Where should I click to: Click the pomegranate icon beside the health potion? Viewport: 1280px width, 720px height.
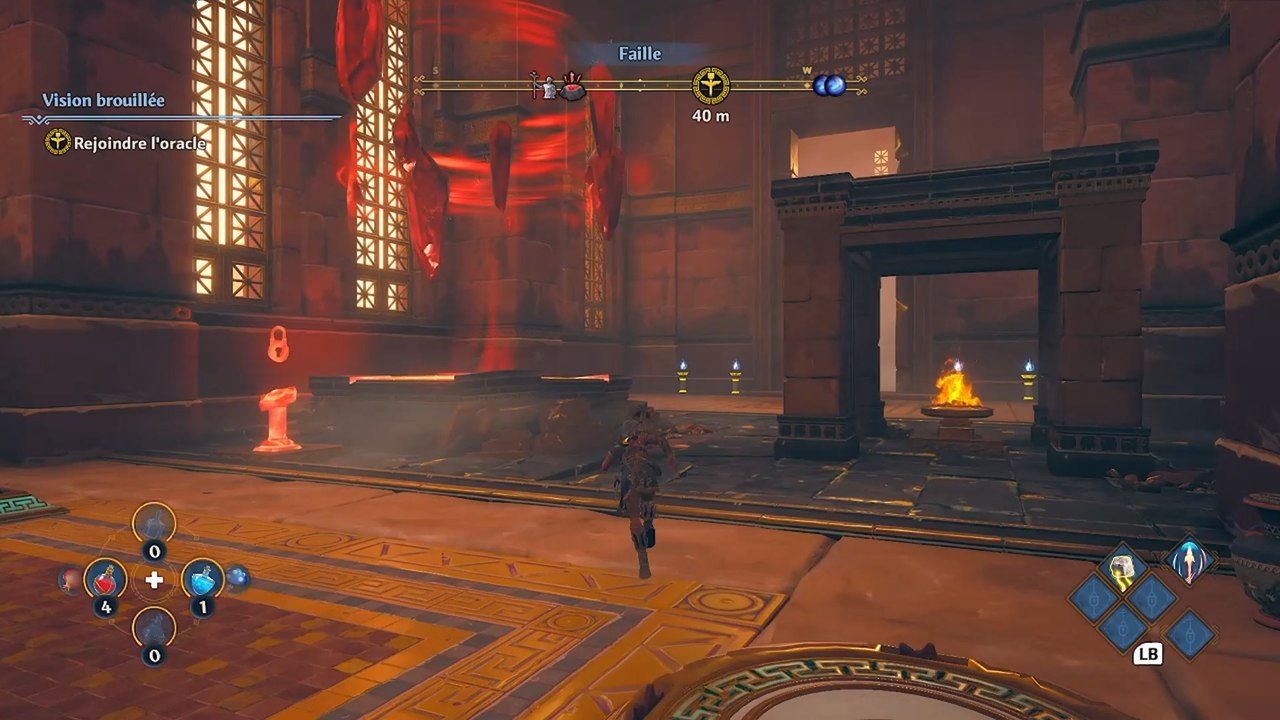pyautogui.click(x=70, y=579)
